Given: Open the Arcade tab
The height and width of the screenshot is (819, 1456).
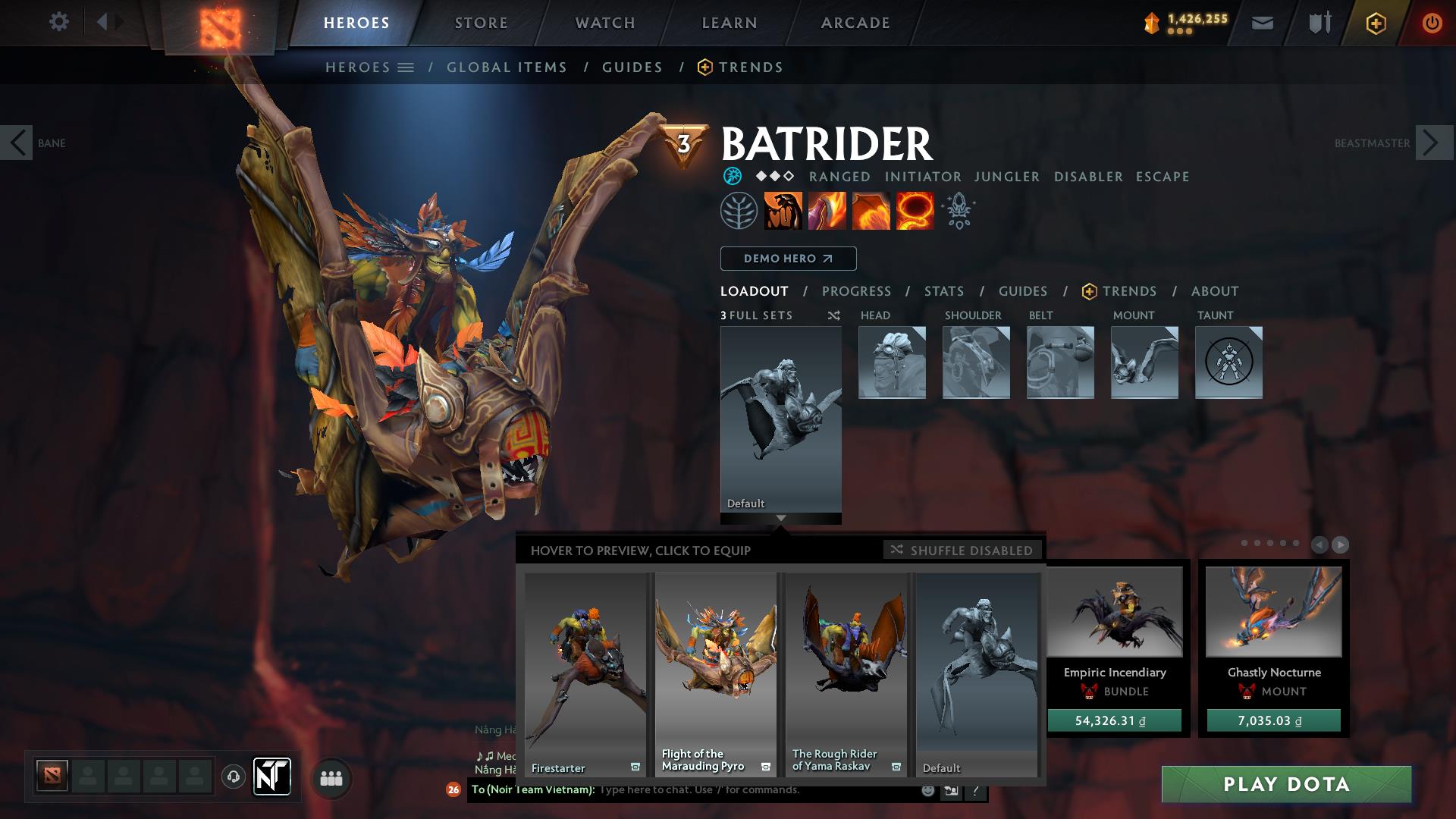Looking at the screenshot, I should 855,23.
